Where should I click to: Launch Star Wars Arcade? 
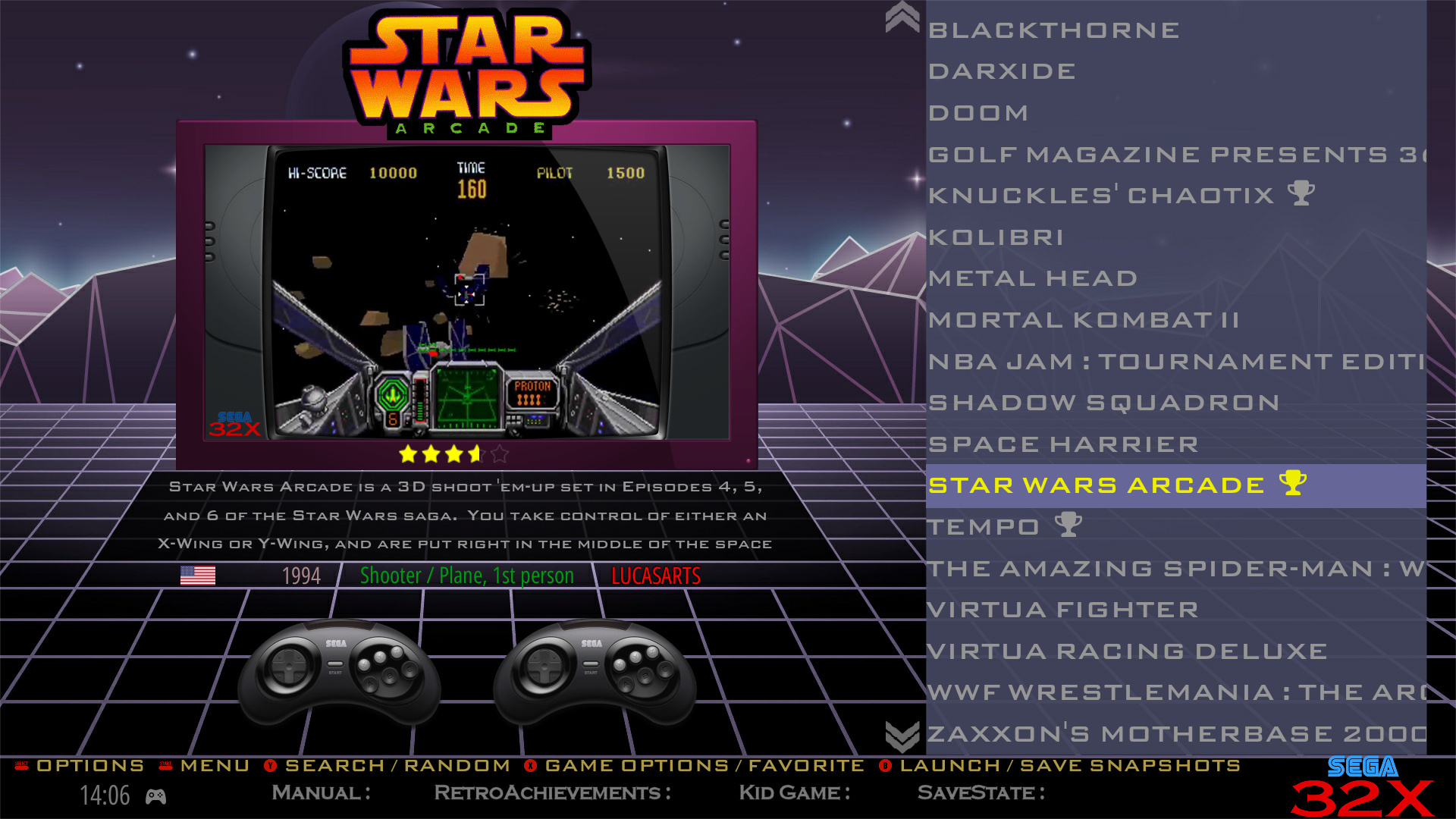(x=952, y=765)
